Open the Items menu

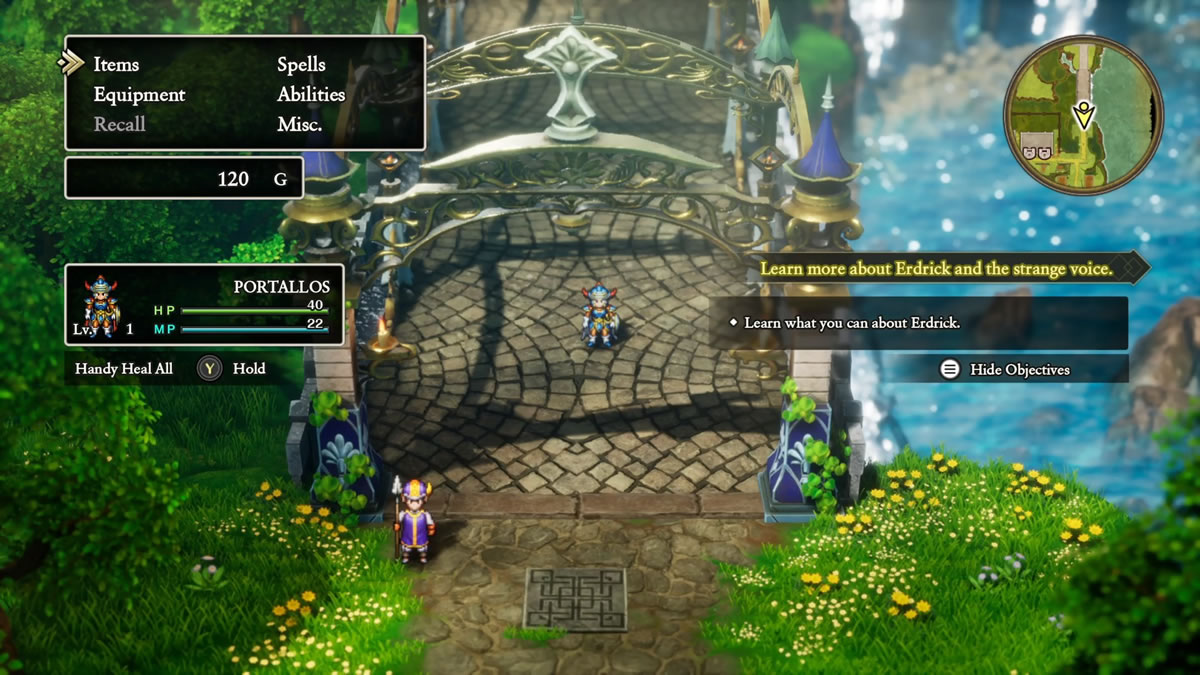(x=116, y=64)
